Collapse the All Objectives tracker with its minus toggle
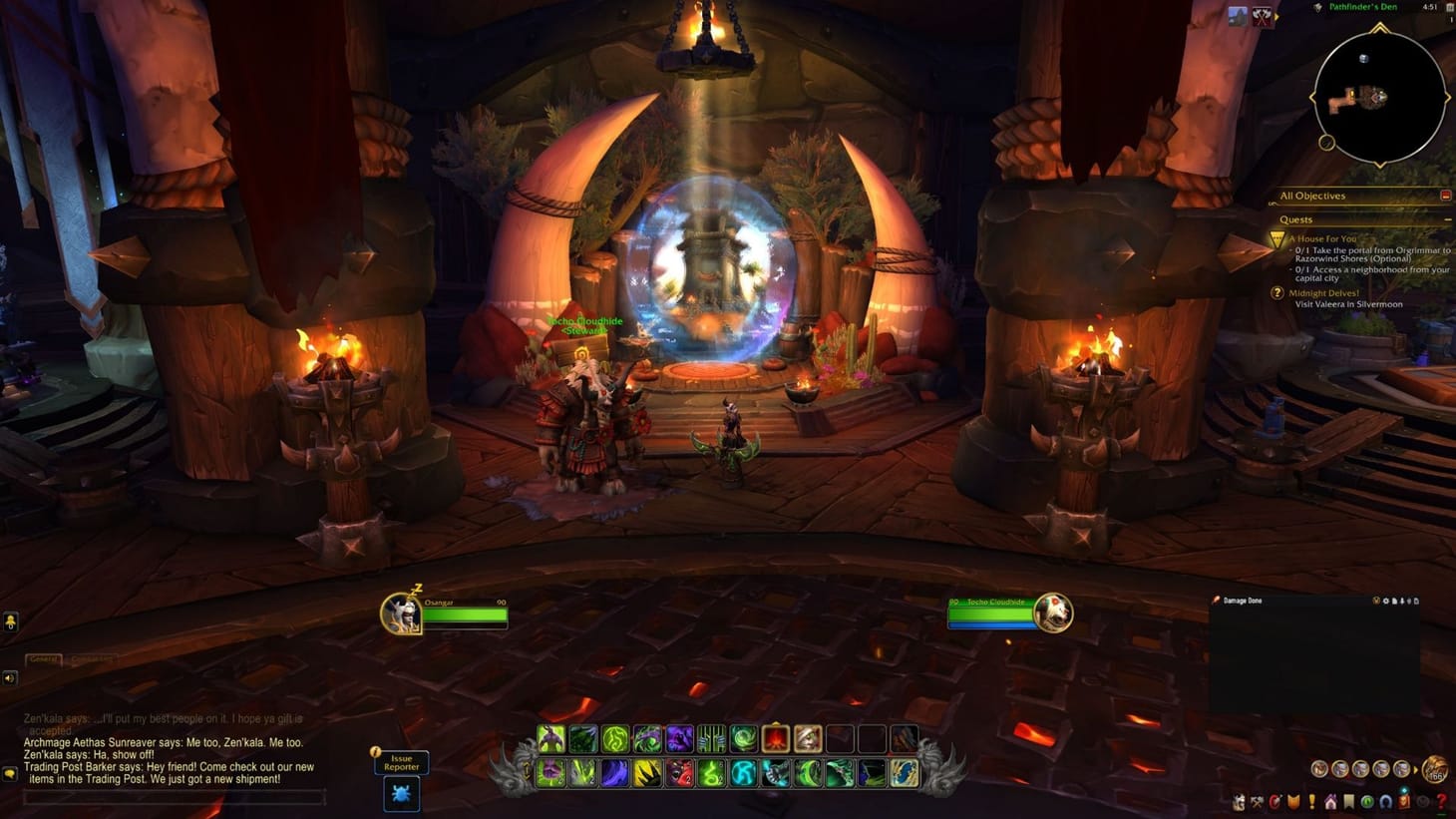1456x819 pixels. pos(1447,196)
